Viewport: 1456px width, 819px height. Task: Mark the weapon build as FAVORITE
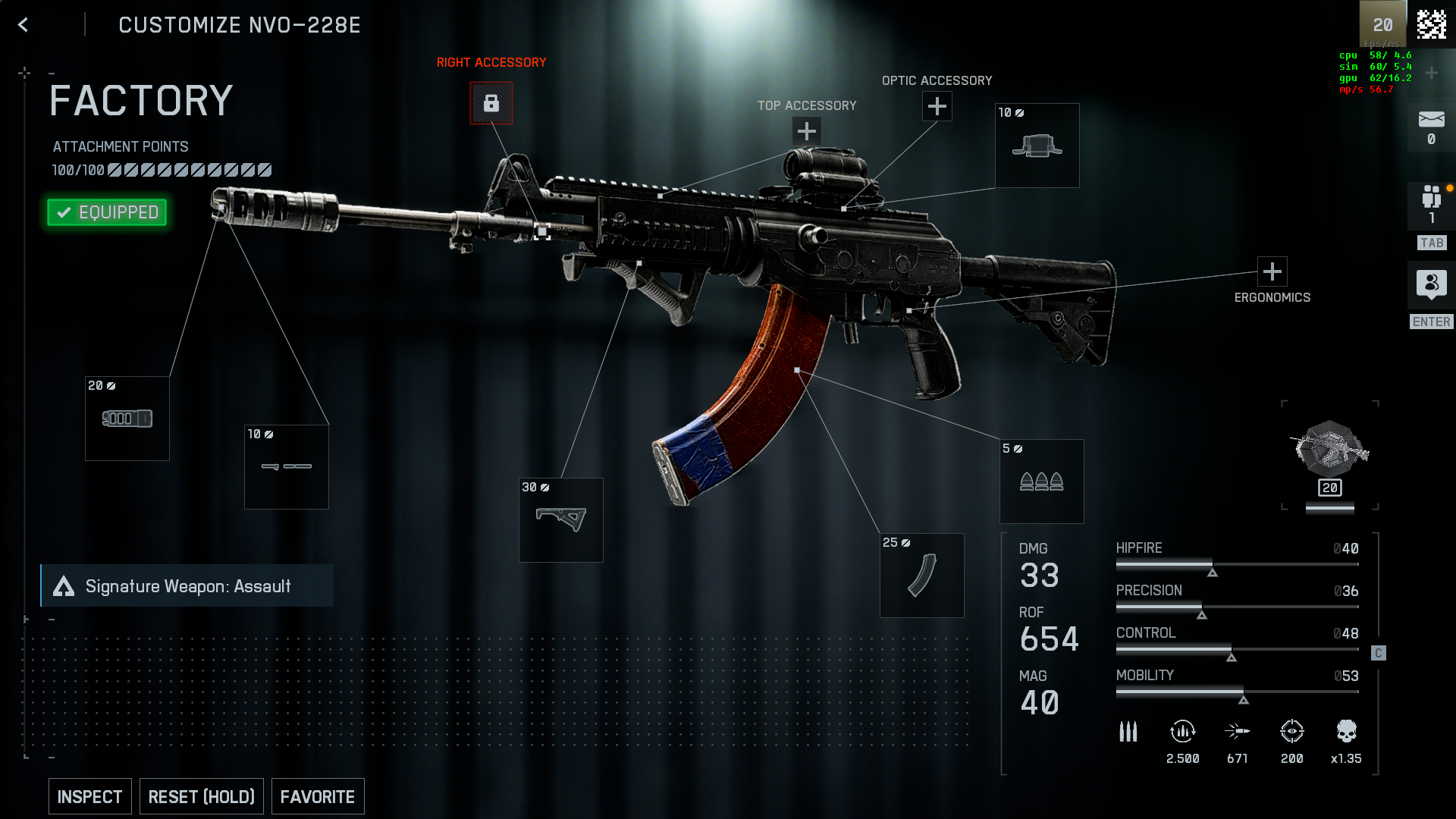(317, 796)
